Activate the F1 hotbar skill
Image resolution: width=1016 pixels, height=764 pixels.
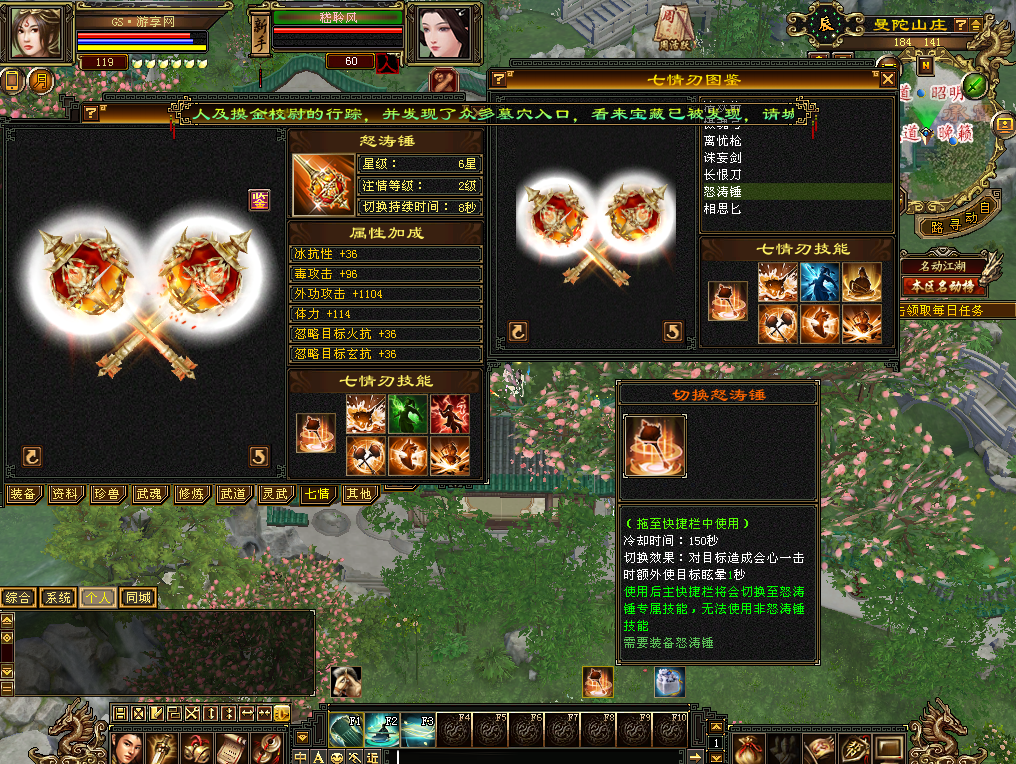[x=346, y=731]
